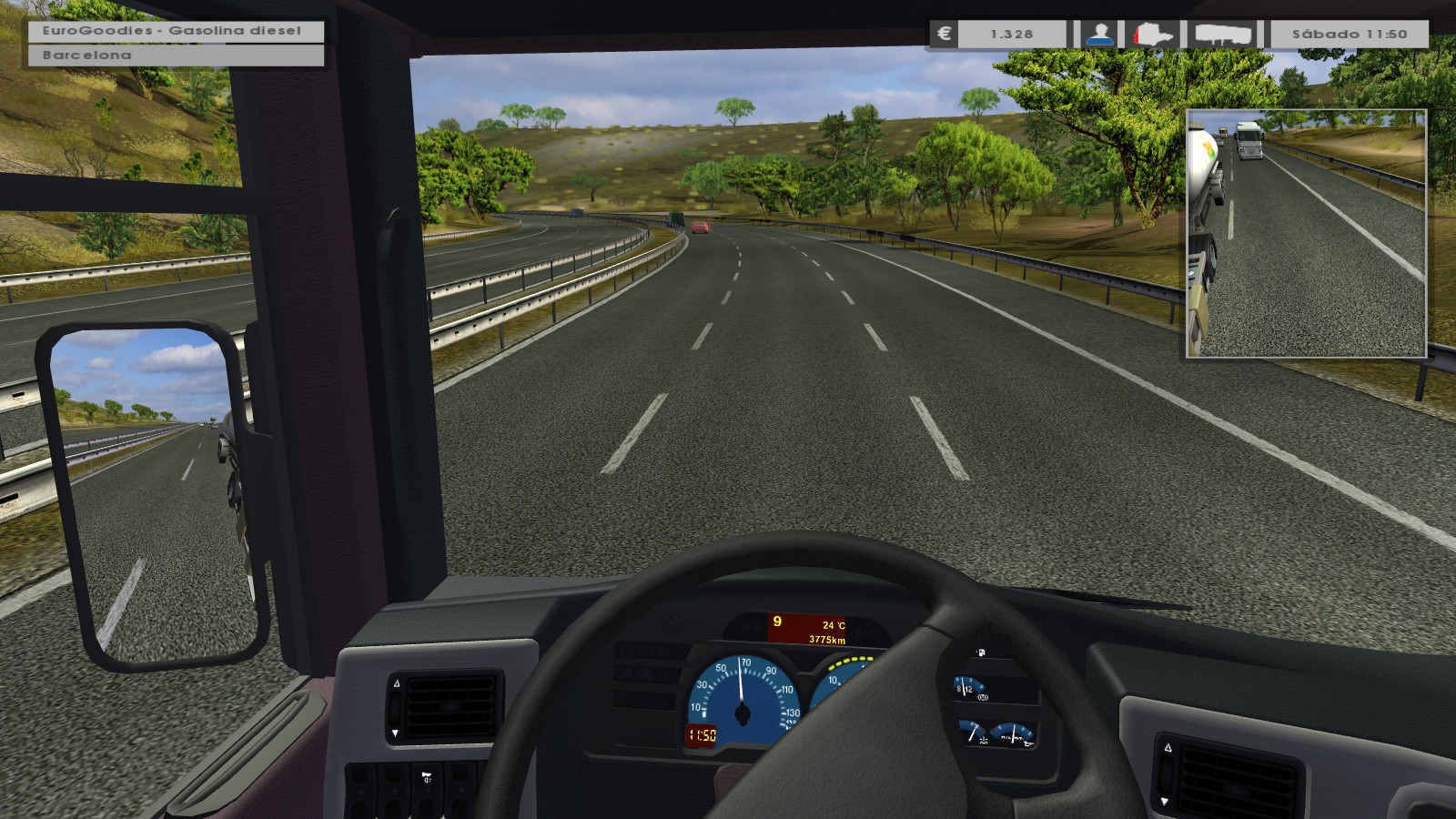The height and width of the screenshot is (819, 1456).
Task: Click the yellow RPM dash indicator
Action: [x=851, y=660]
